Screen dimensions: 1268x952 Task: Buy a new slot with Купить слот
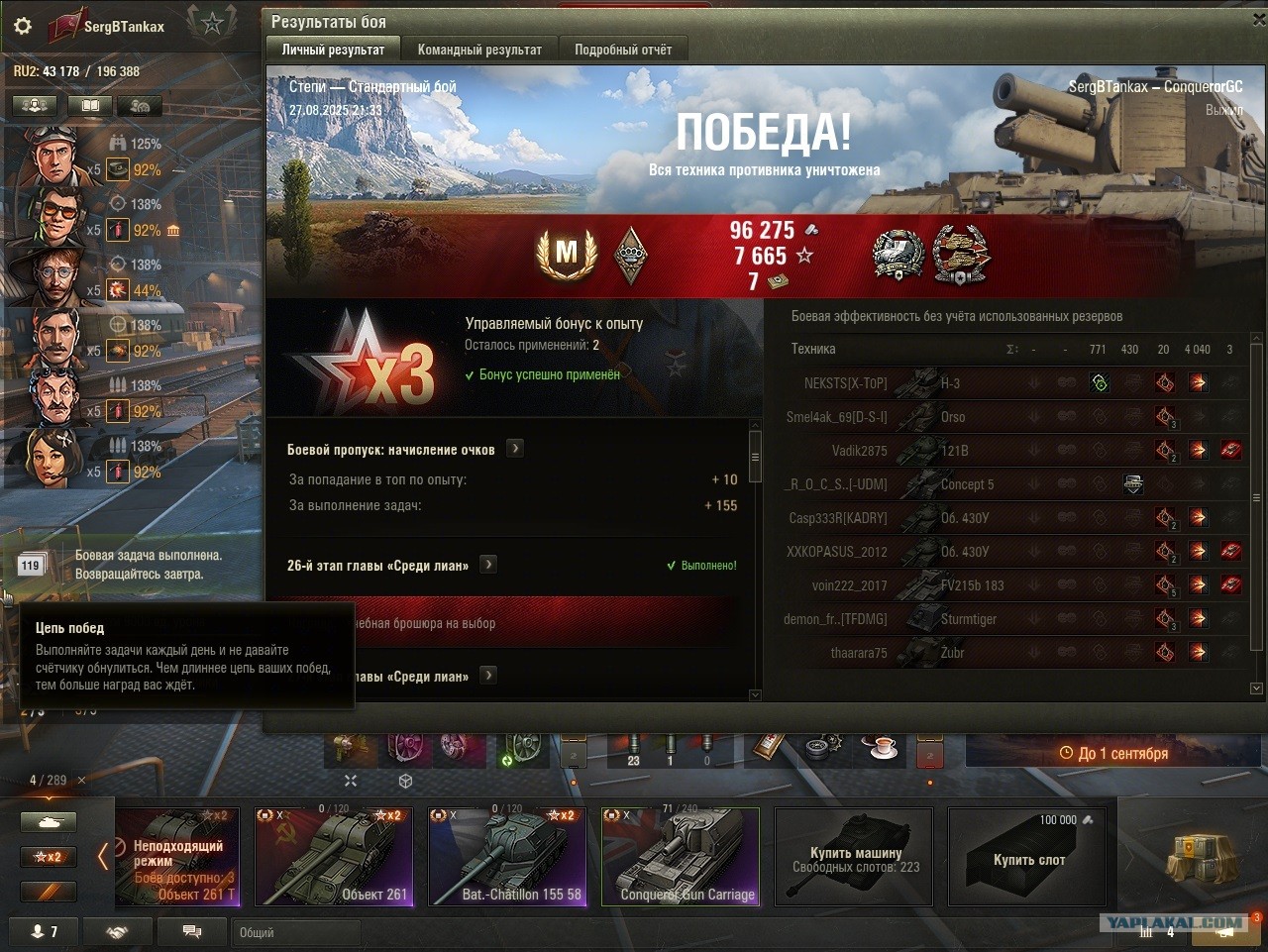point(1027,857)
